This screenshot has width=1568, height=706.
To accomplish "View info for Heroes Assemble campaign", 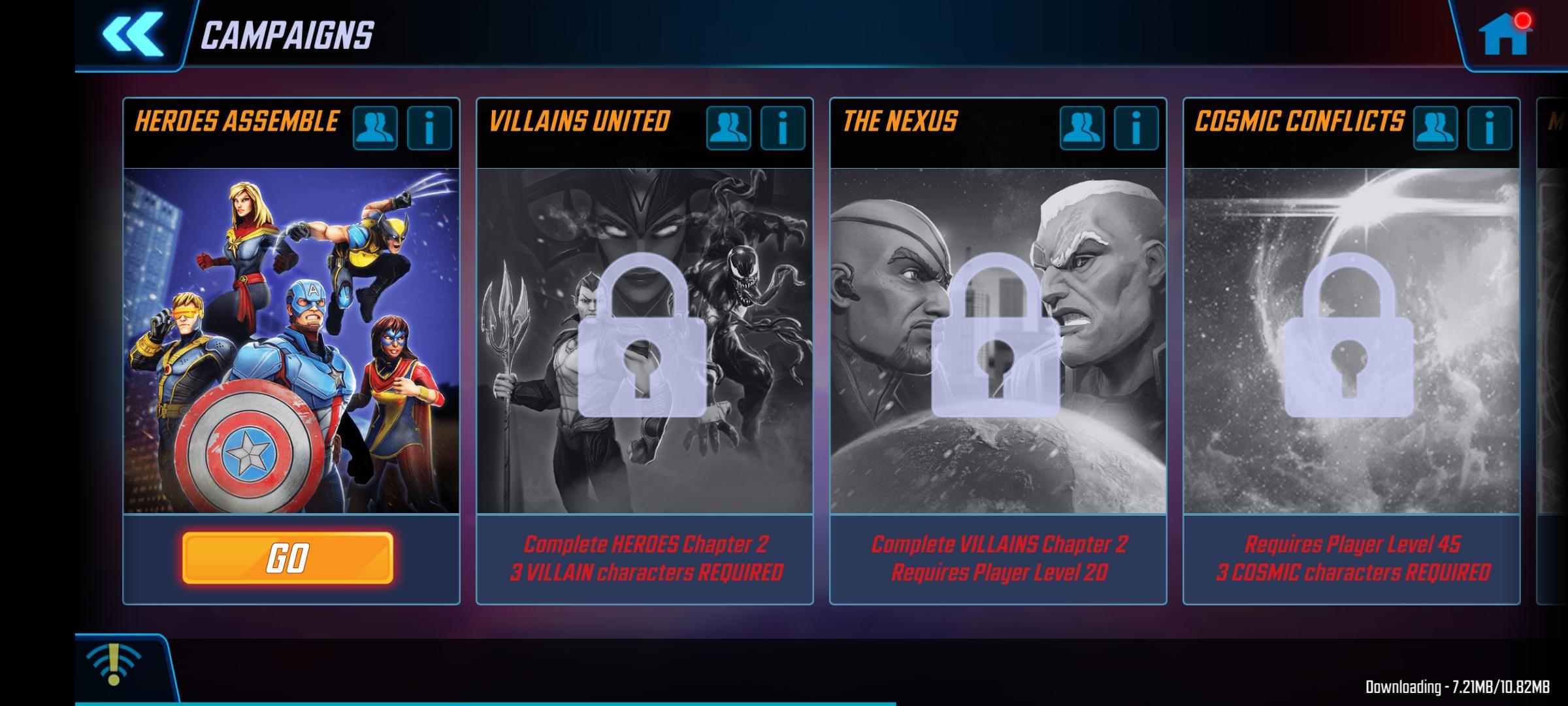I will (x=429, y=128).
